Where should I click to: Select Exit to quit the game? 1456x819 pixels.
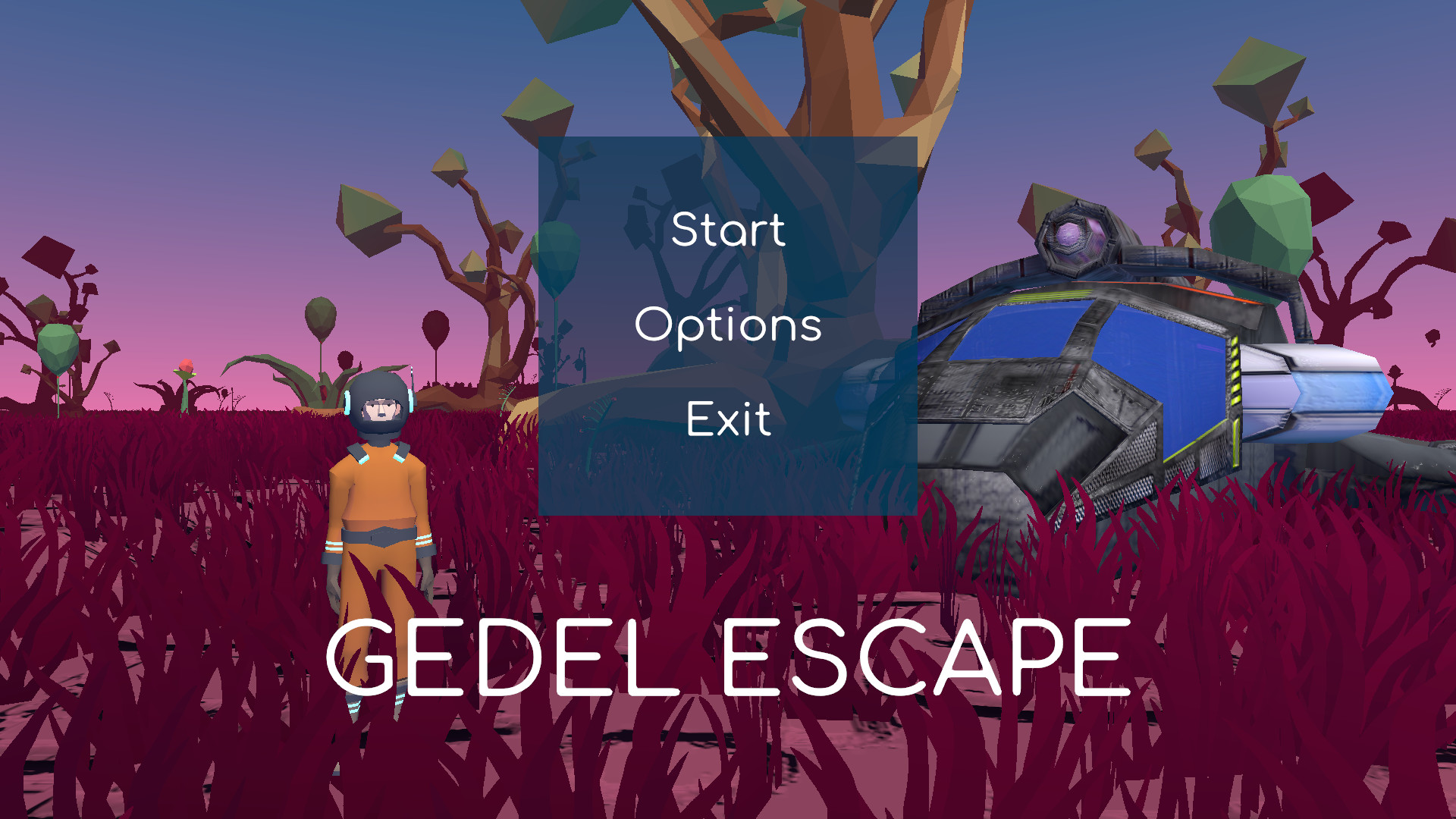[x=728, y=419]
